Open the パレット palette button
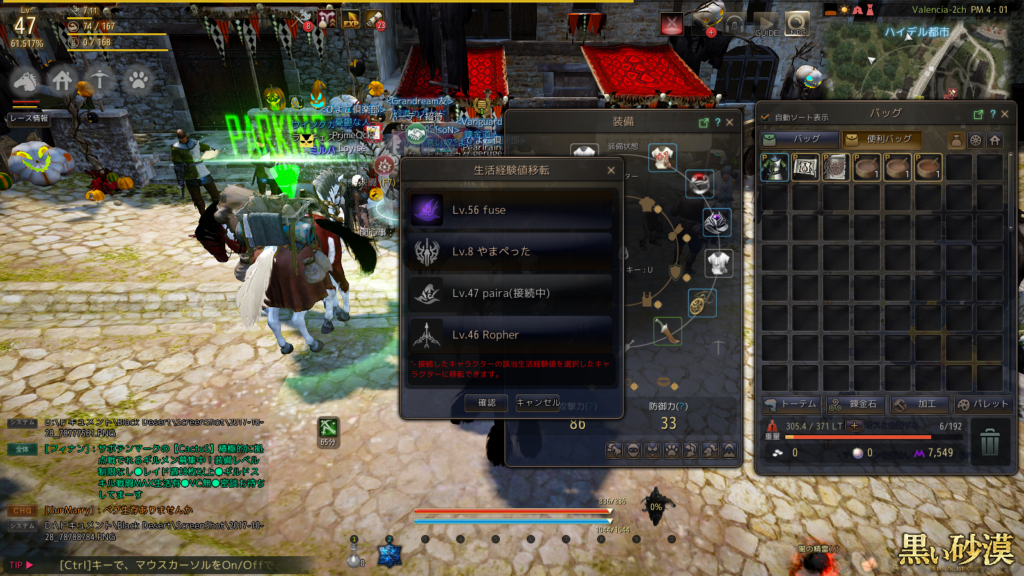Image resolution: width=1024 pixels, height=576 pixels. (981, 404)
